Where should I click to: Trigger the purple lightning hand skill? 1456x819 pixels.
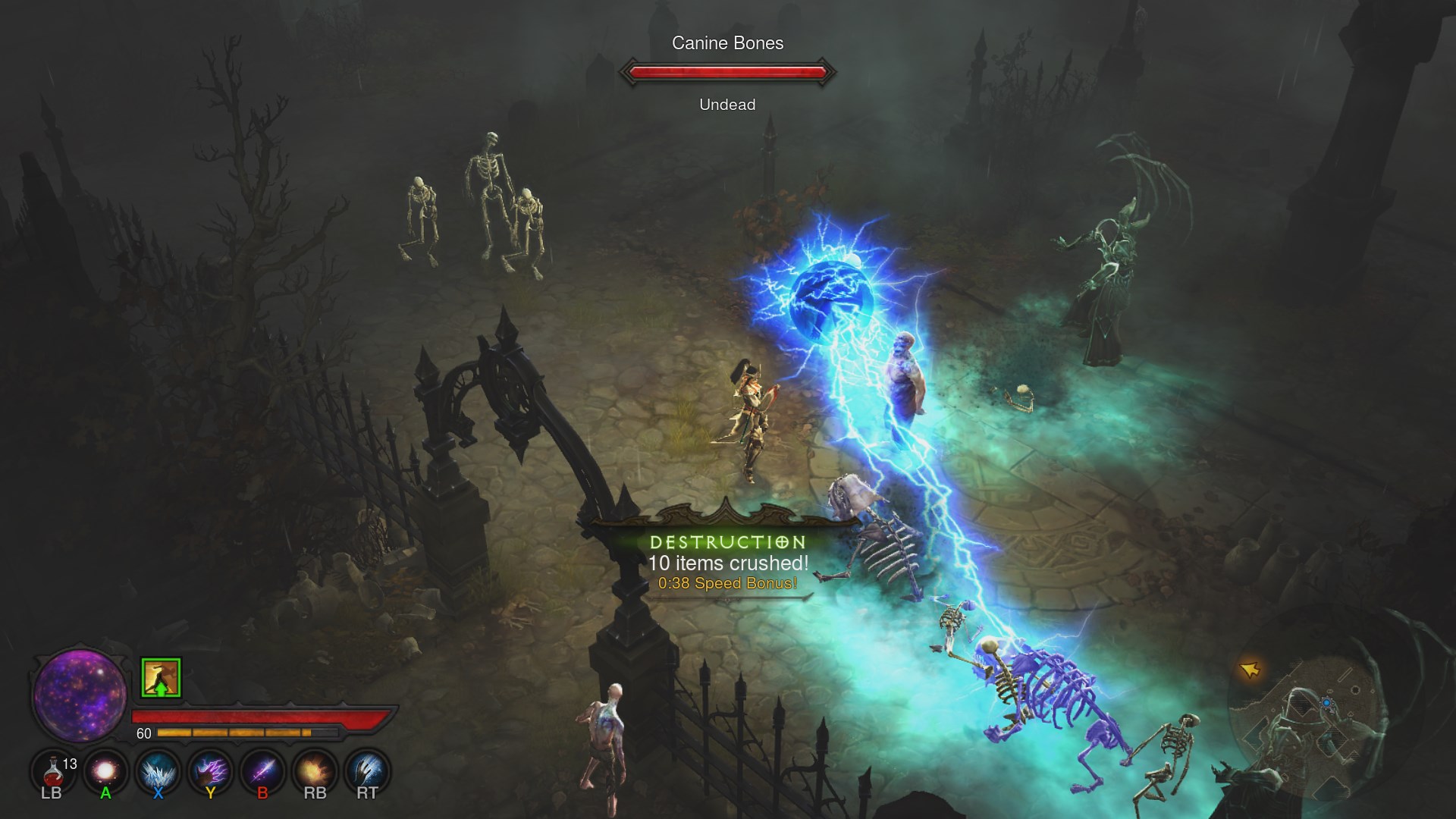[x=210, y=772]
